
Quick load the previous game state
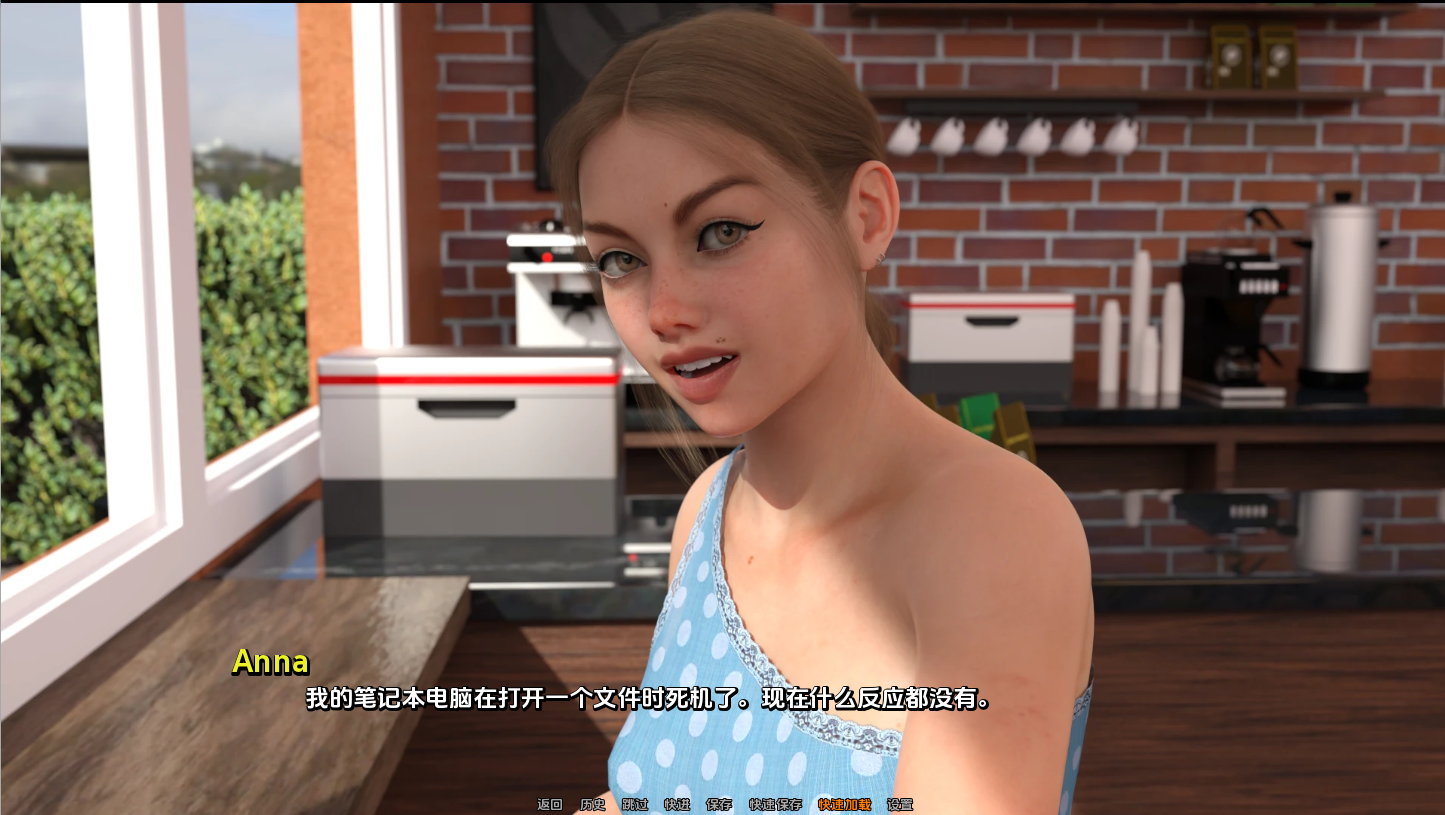click(x=845, y=804)
